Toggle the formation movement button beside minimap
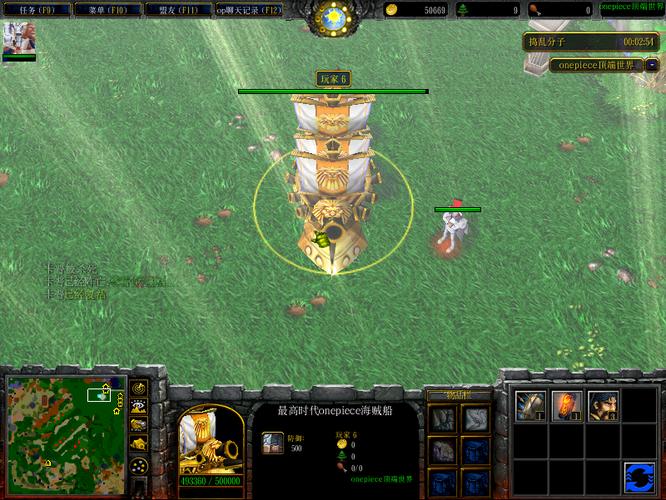The image size is (666, 500). (139, 466)
